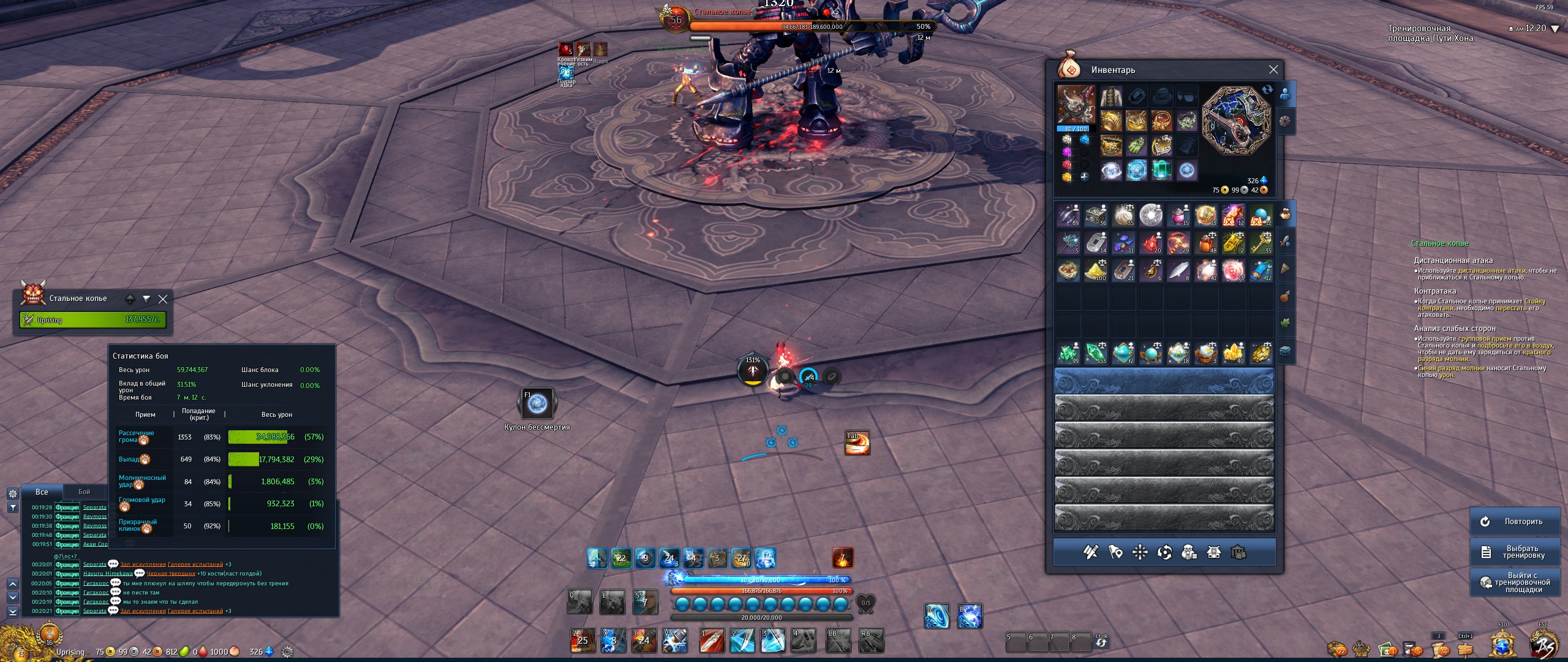This screenshot has height=662, width=1568.
Task: Click the equipped weapon portrait slot
Action: [1076, 105]
